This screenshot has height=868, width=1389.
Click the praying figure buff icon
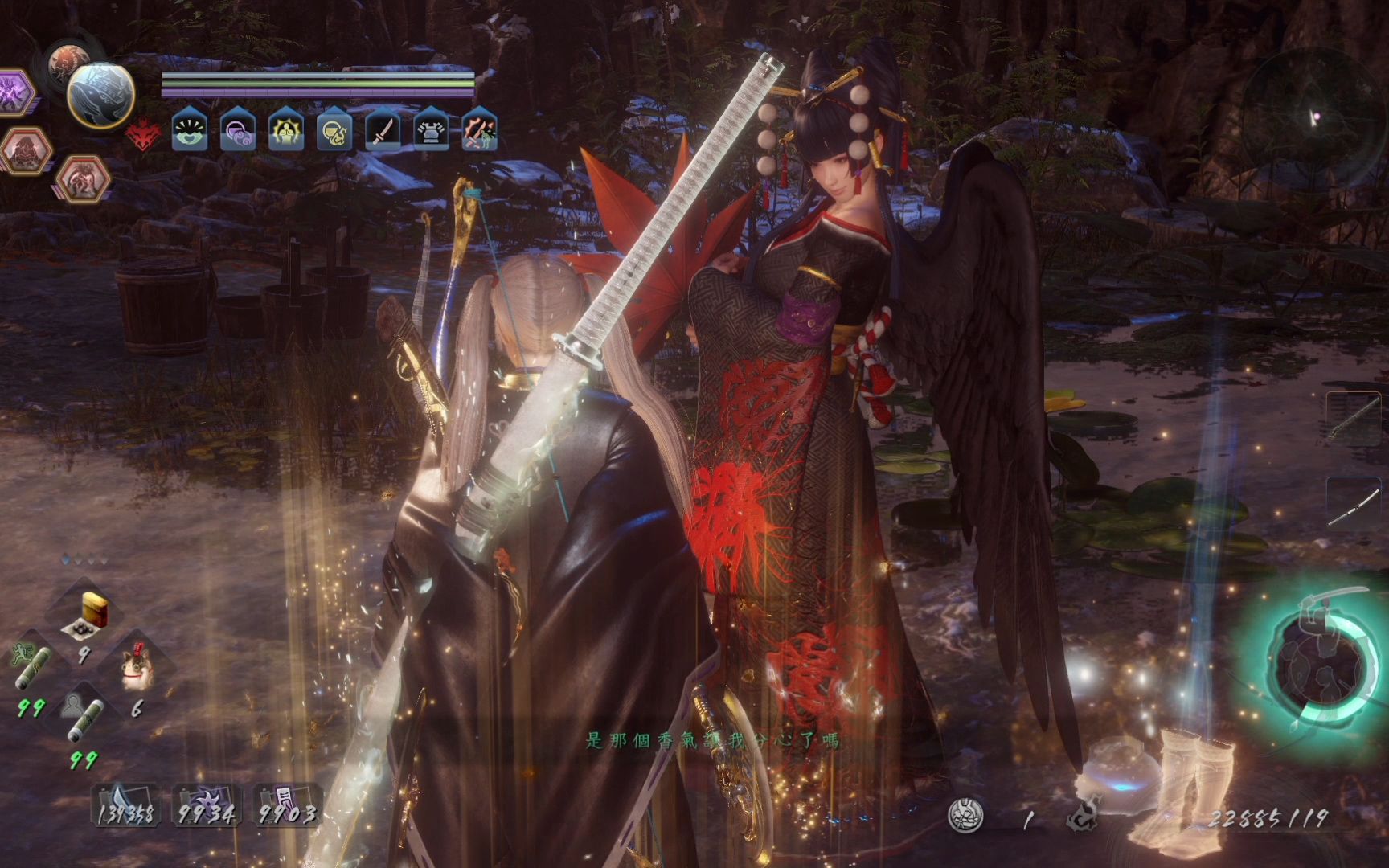click(286, 131)
